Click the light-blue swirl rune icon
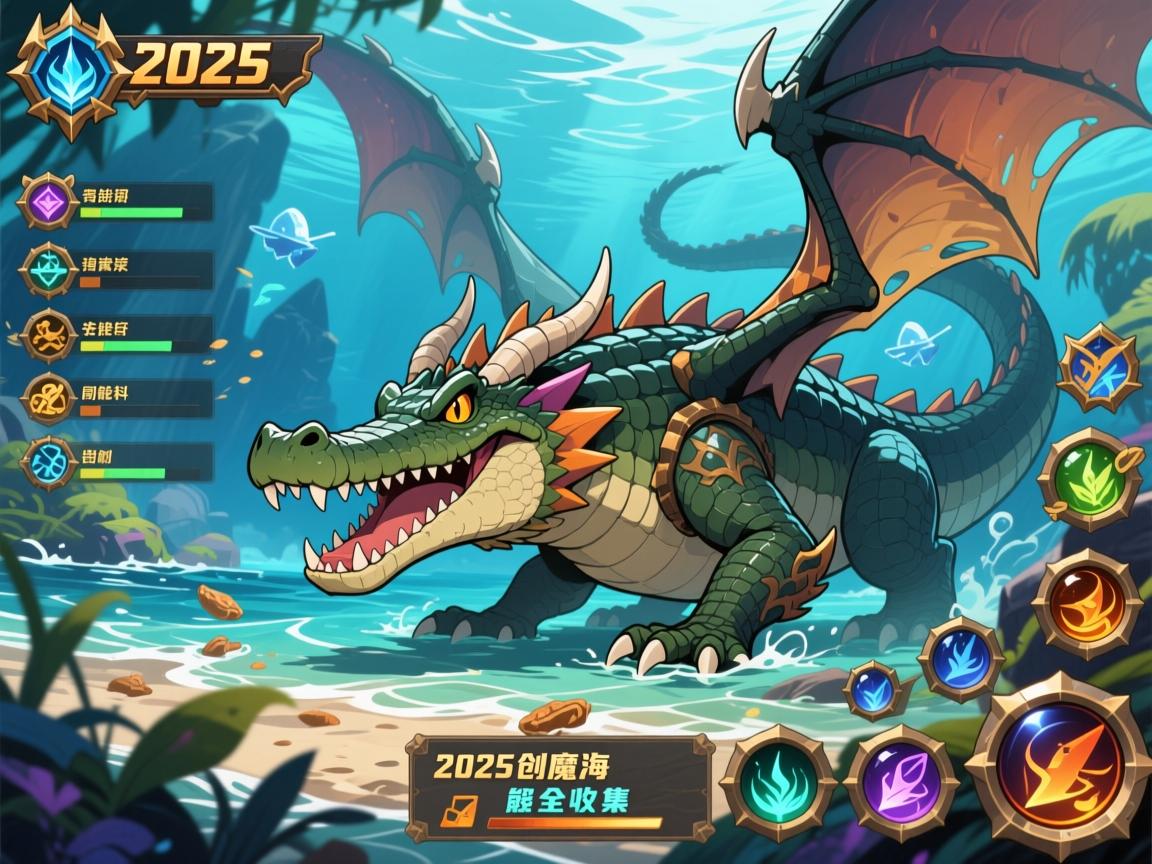The width and height of the screenshot is (1152, 864). [x=48, y=463]
